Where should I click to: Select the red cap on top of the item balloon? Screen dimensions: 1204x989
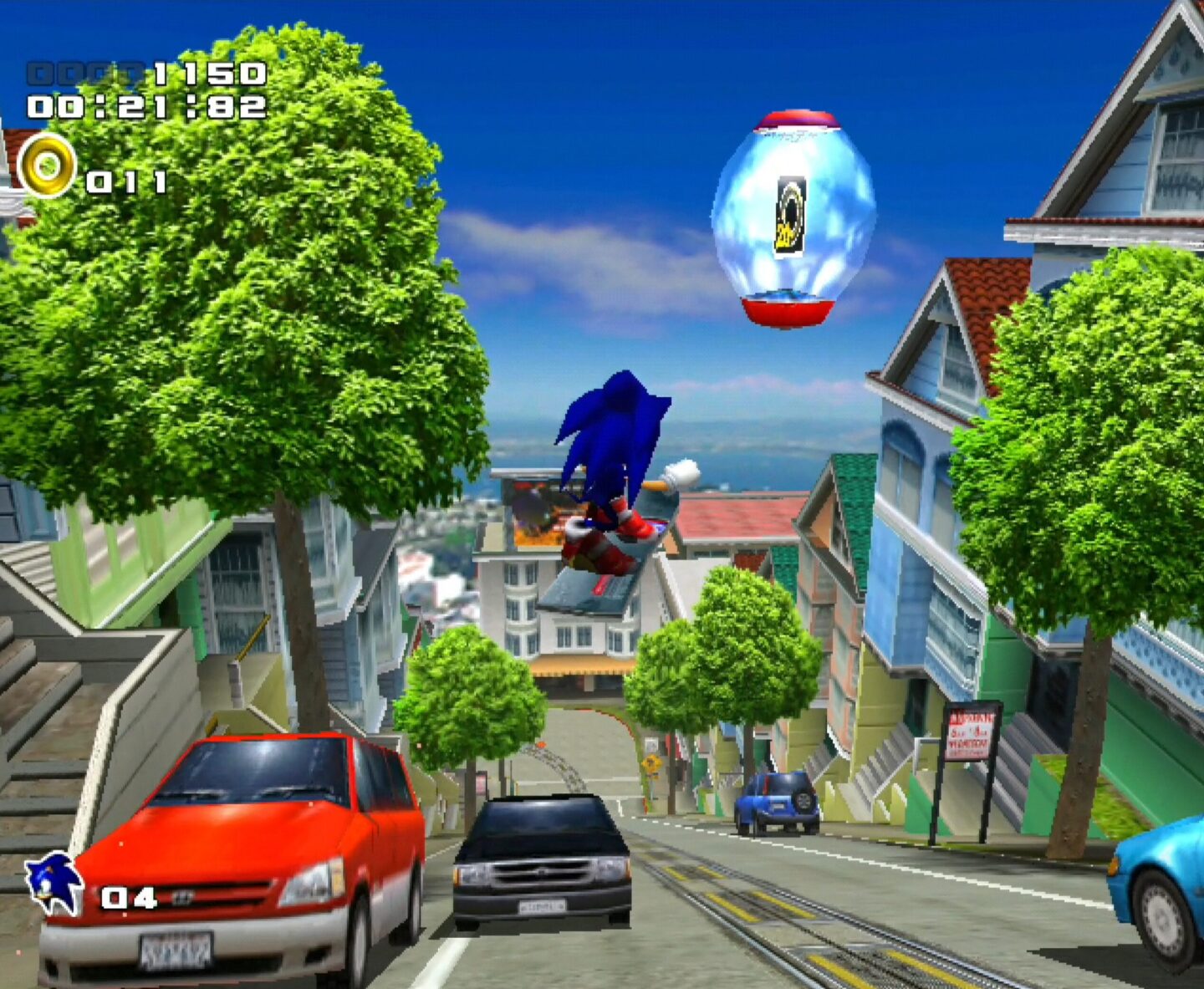coord(794,119)
